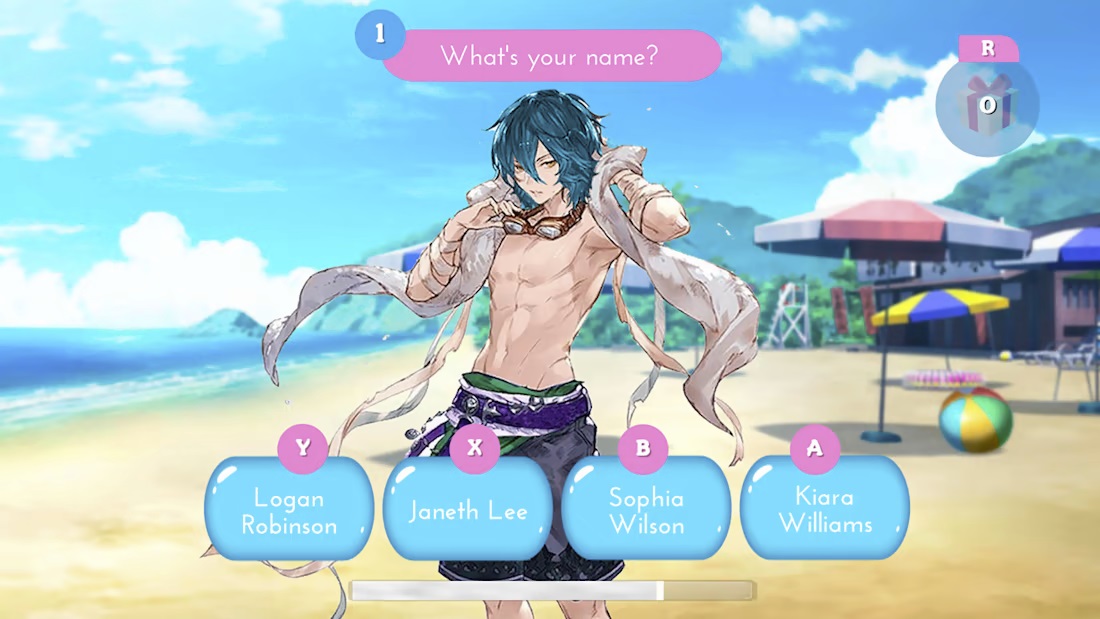Screen dimensions: 1100x619
Task: Choose the Logan Robinson name answer
Action: tap(289, 510)
